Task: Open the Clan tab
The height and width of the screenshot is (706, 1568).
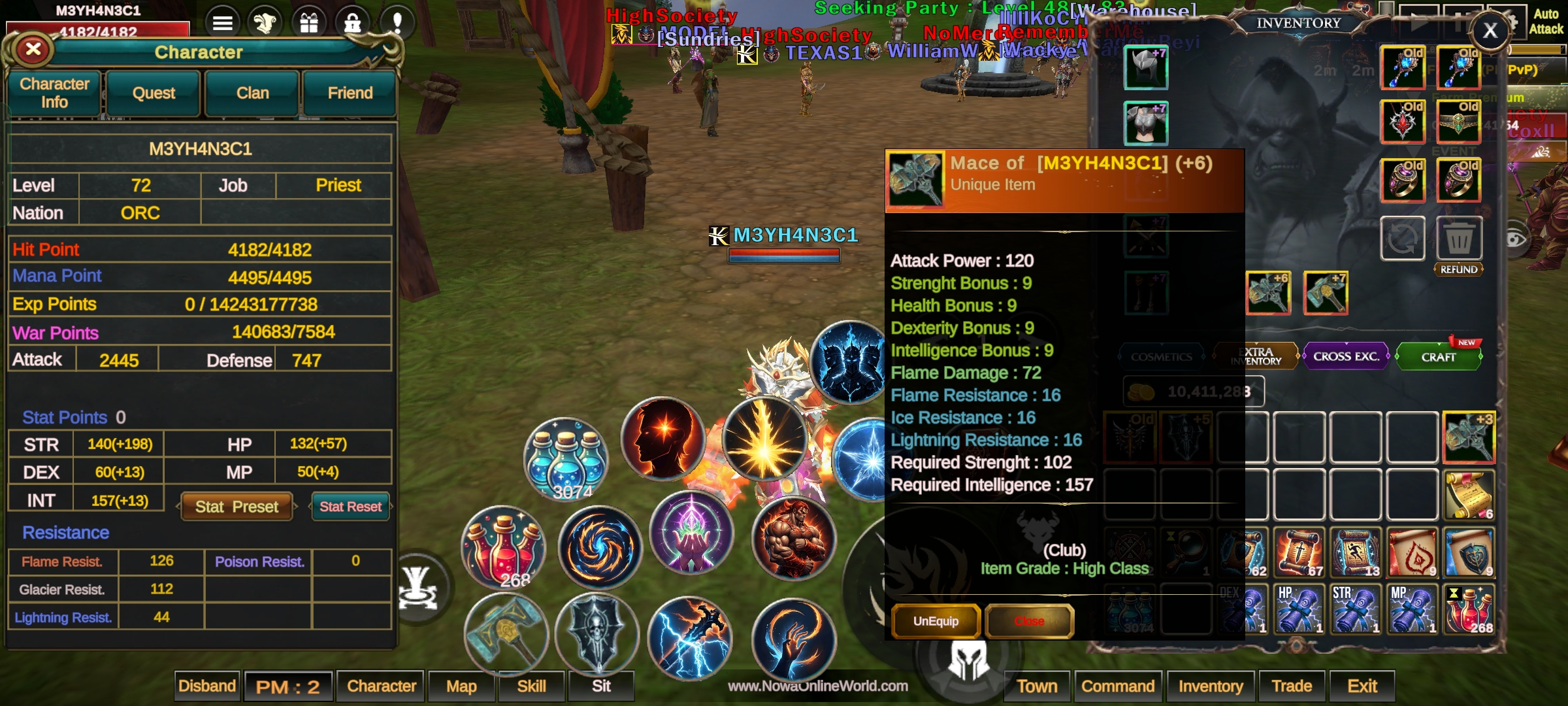Action: coord(252,93)
